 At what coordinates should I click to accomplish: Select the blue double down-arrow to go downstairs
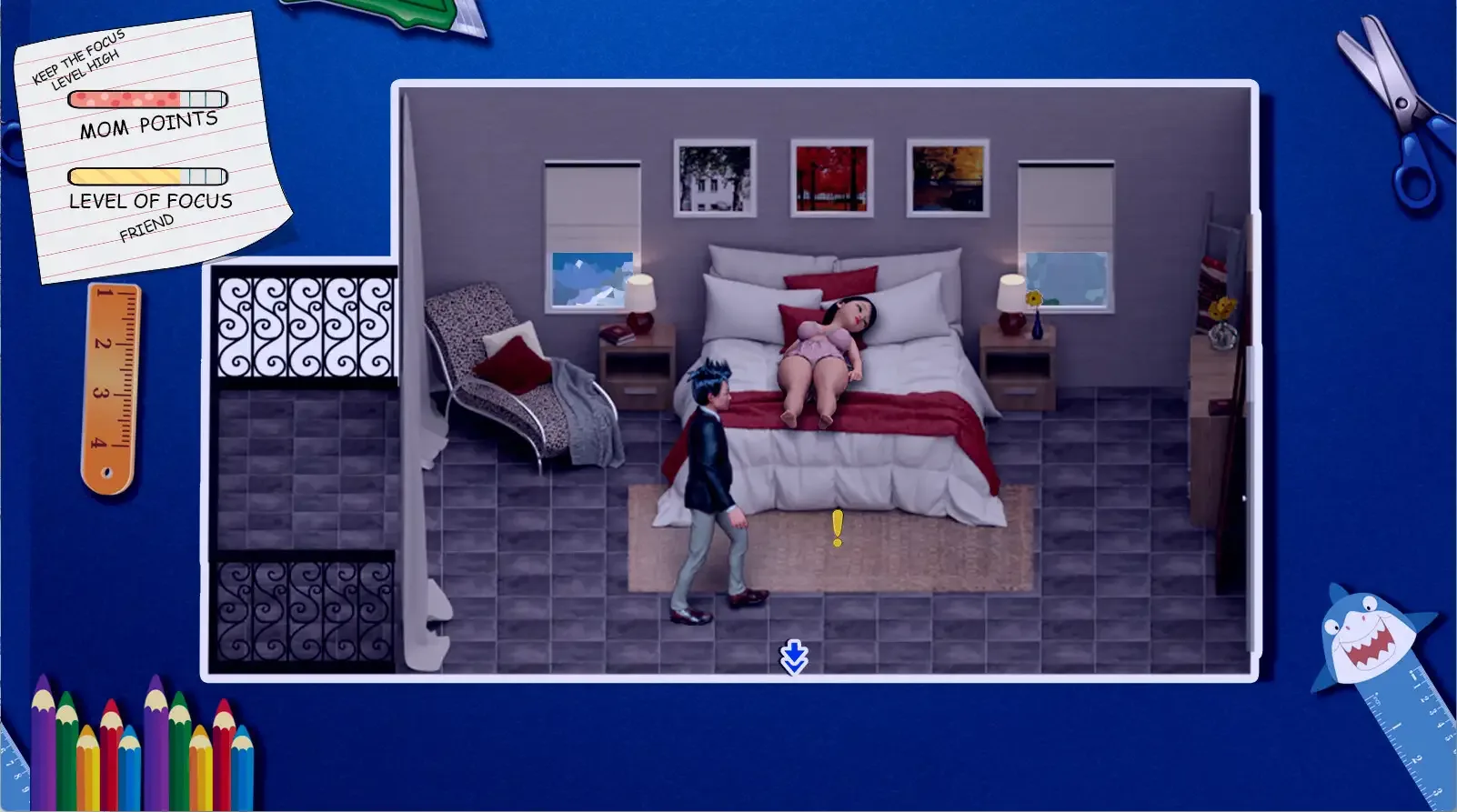click(792, 659)
